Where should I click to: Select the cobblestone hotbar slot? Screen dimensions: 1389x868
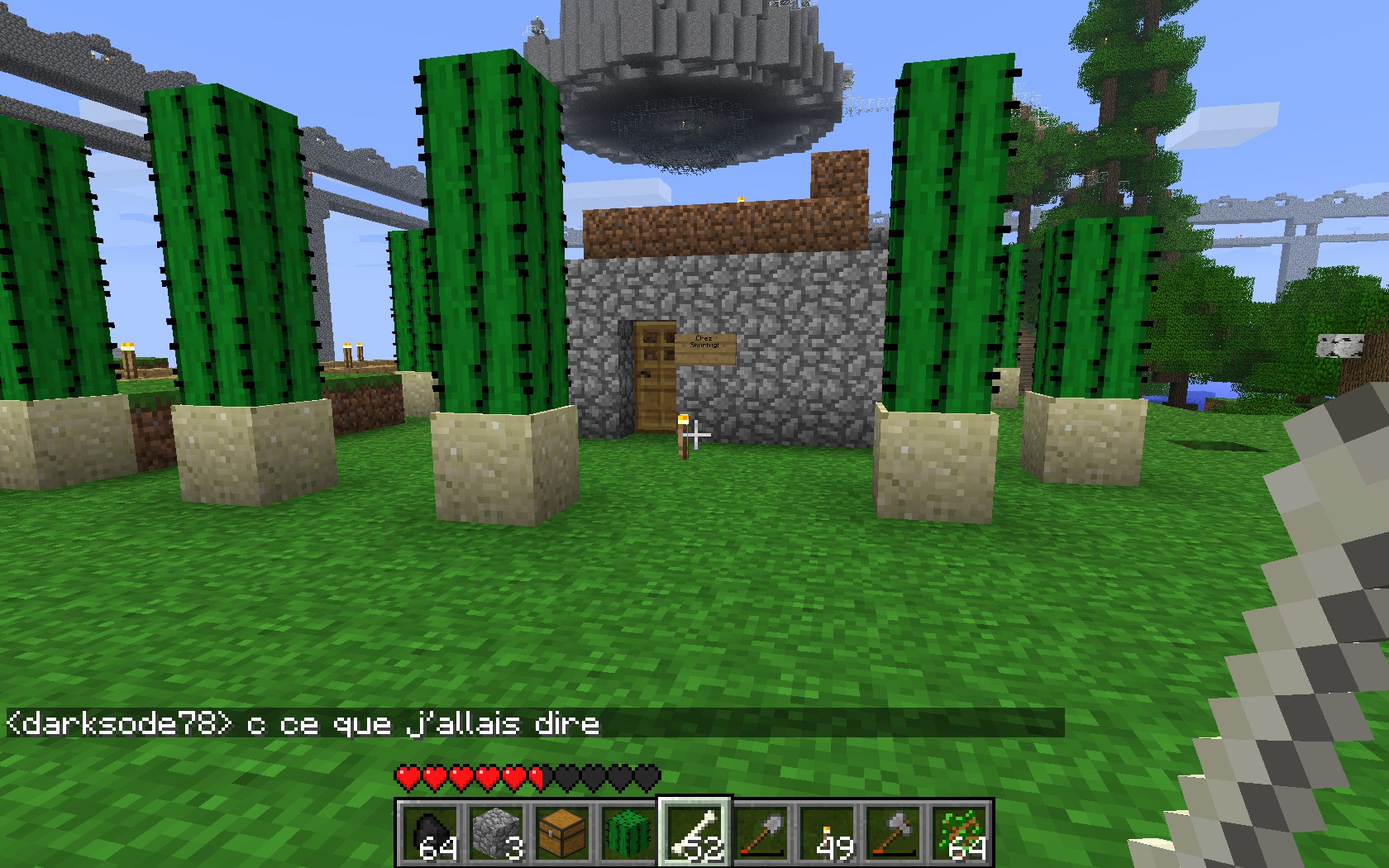click(496, 832)
